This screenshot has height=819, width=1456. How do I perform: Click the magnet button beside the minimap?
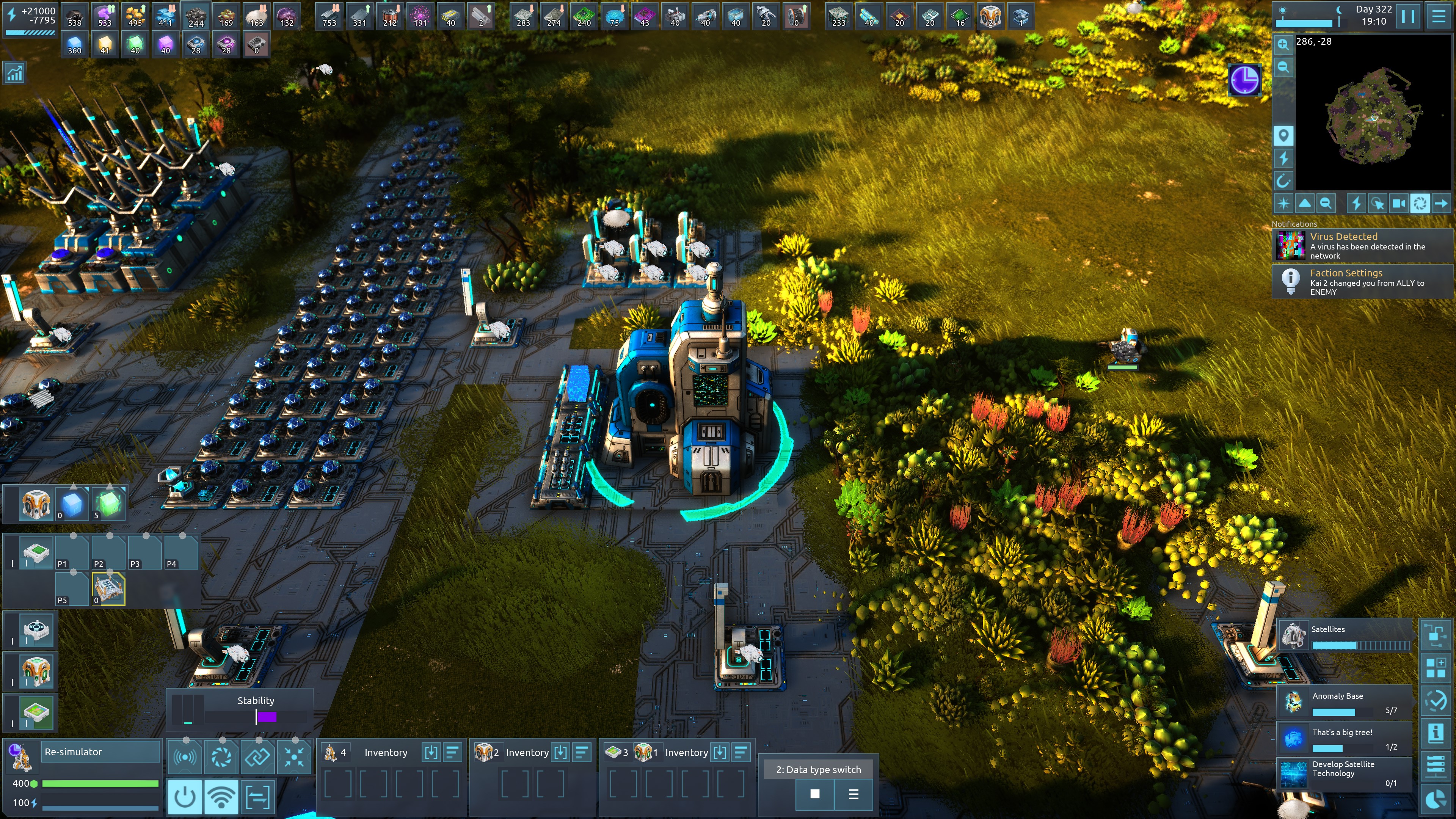(1283, 181)
